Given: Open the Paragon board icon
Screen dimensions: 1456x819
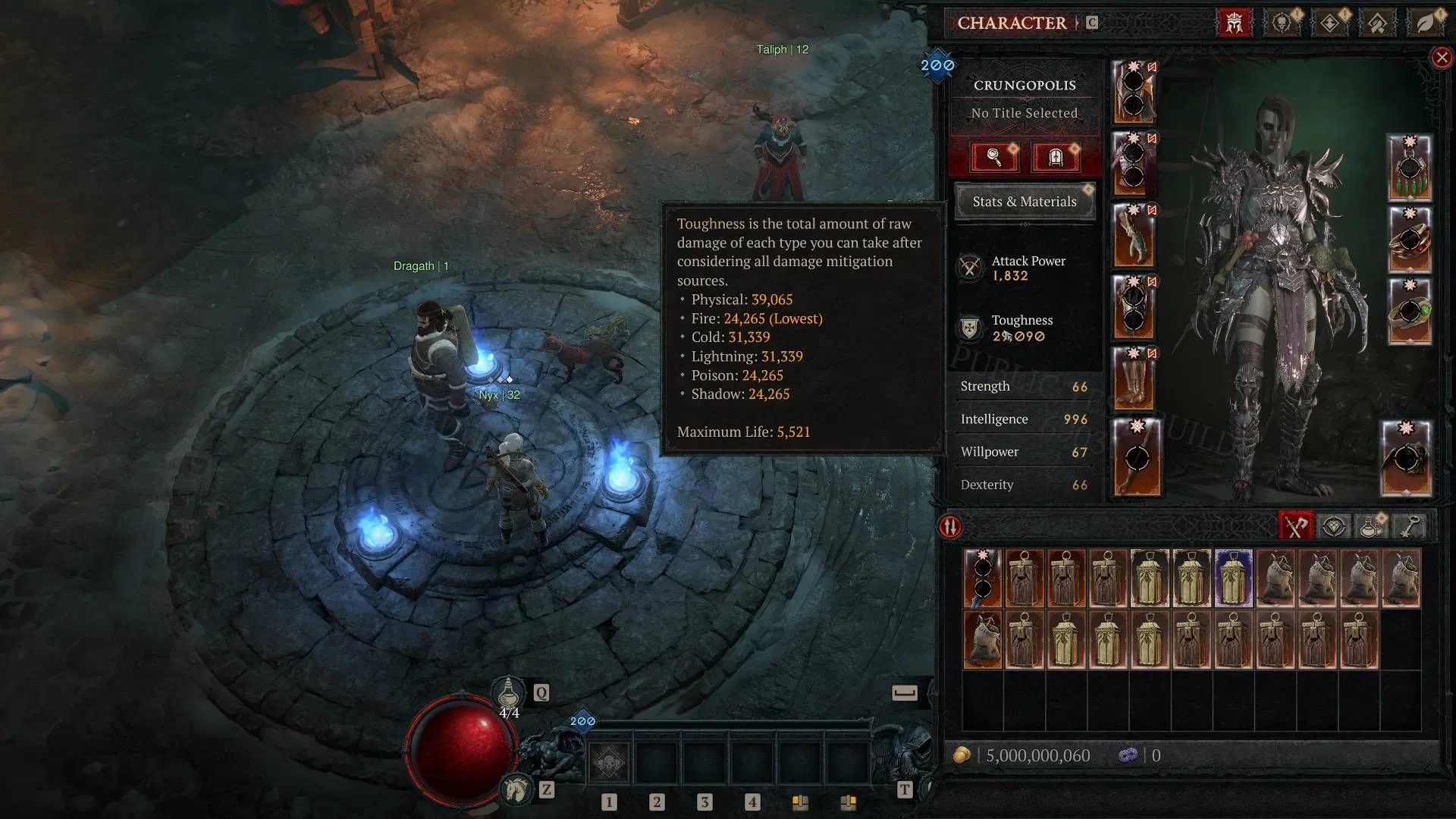Looking at the screenshot, I should (1328, 23).
